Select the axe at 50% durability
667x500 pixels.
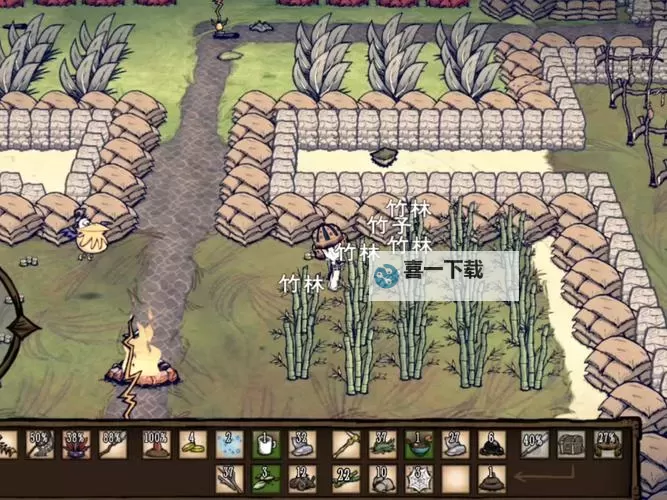[39, 444]
